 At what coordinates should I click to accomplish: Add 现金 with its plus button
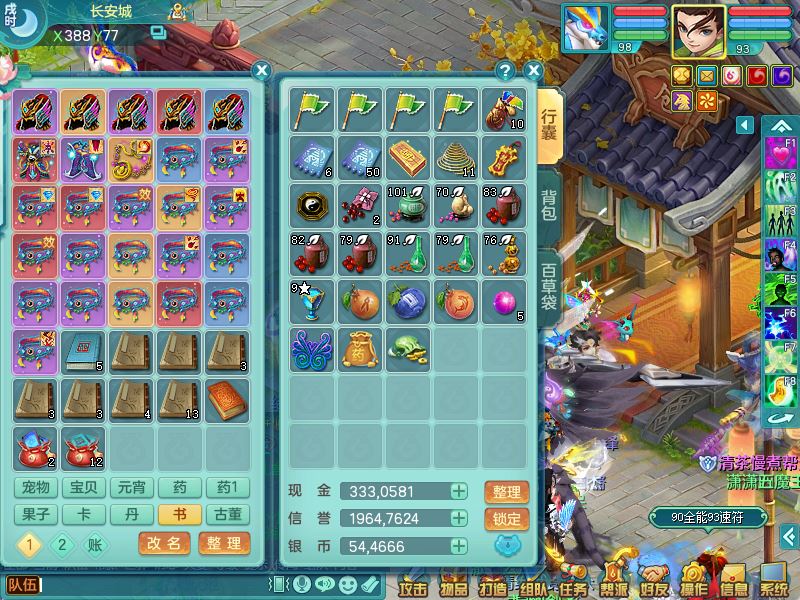(458, 491)
